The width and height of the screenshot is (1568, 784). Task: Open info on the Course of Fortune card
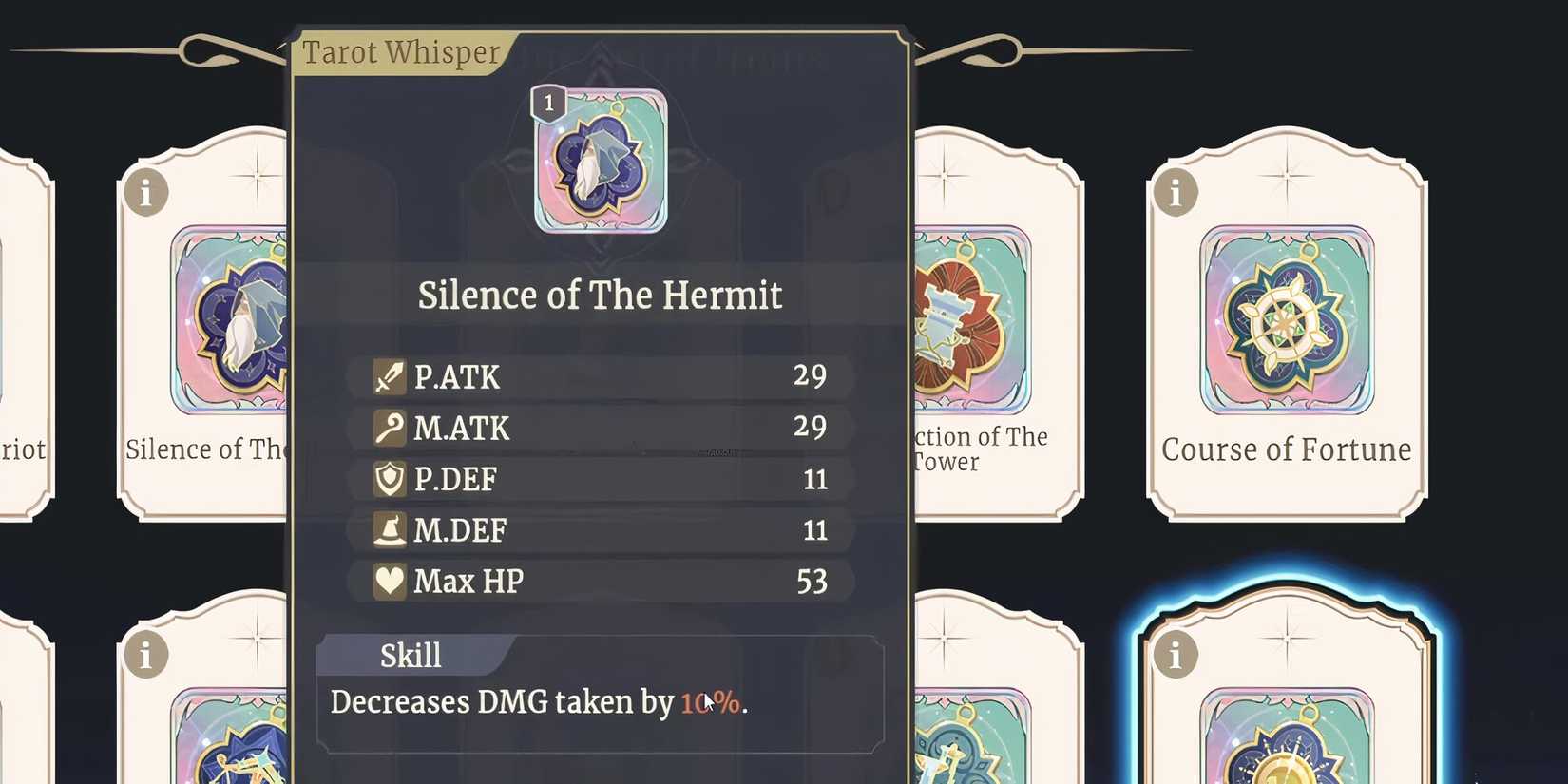coord(1176,192)
